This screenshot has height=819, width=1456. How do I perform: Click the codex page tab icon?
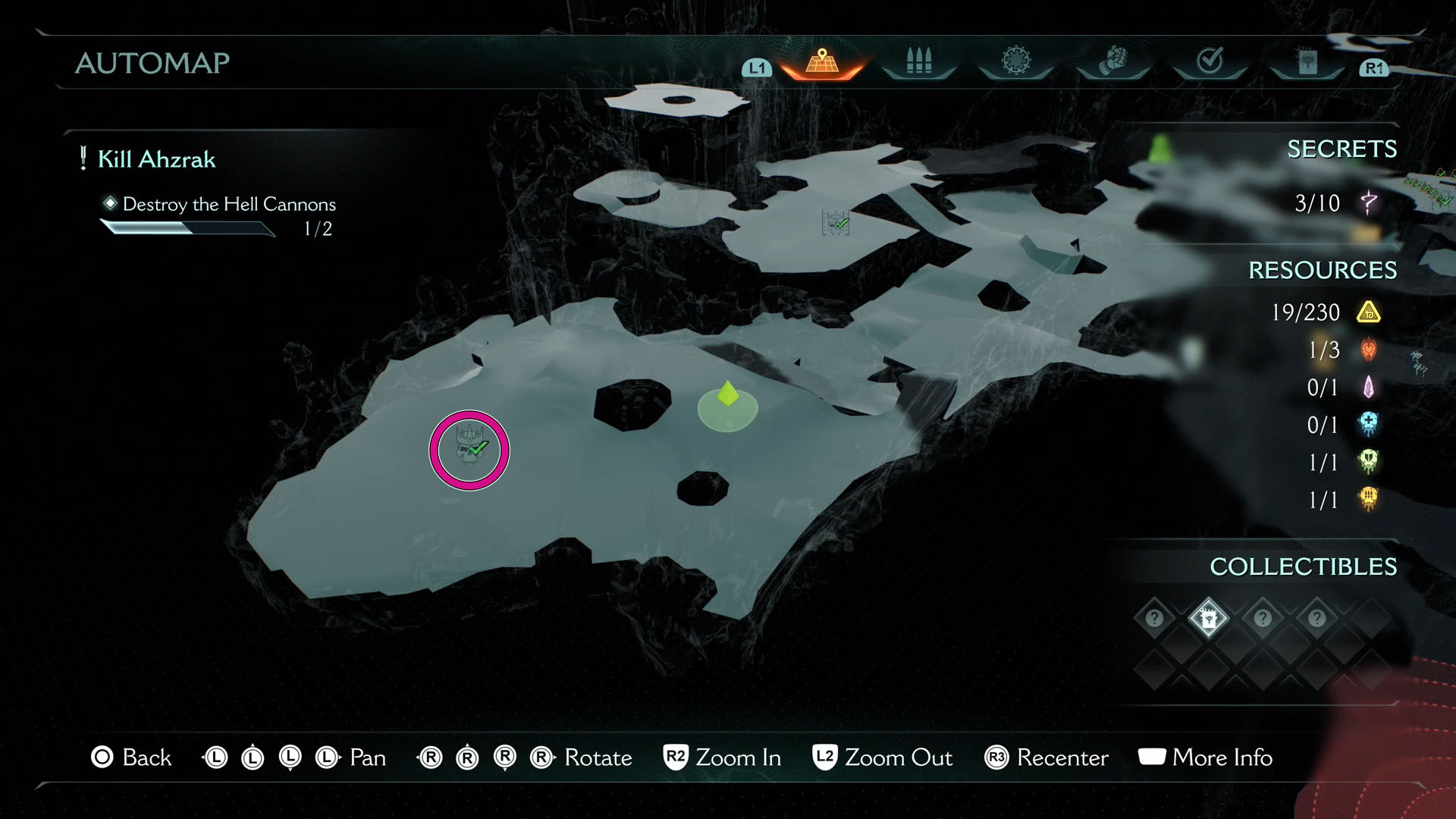tap(1310, 61)
